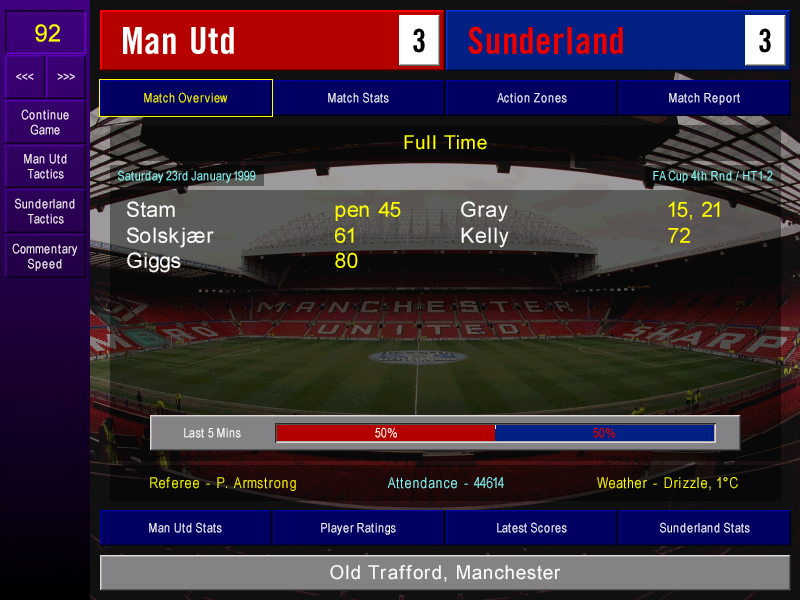800x600 pixels.
Task: View the Match Report tab
Action: coord(704,98)
